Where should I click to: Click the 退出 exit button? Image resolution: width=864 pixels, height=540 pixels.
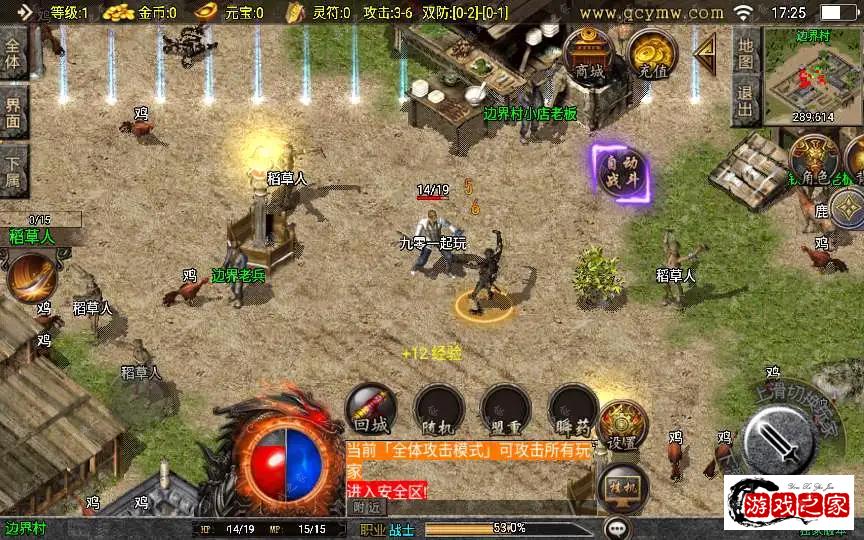point(745,101)
